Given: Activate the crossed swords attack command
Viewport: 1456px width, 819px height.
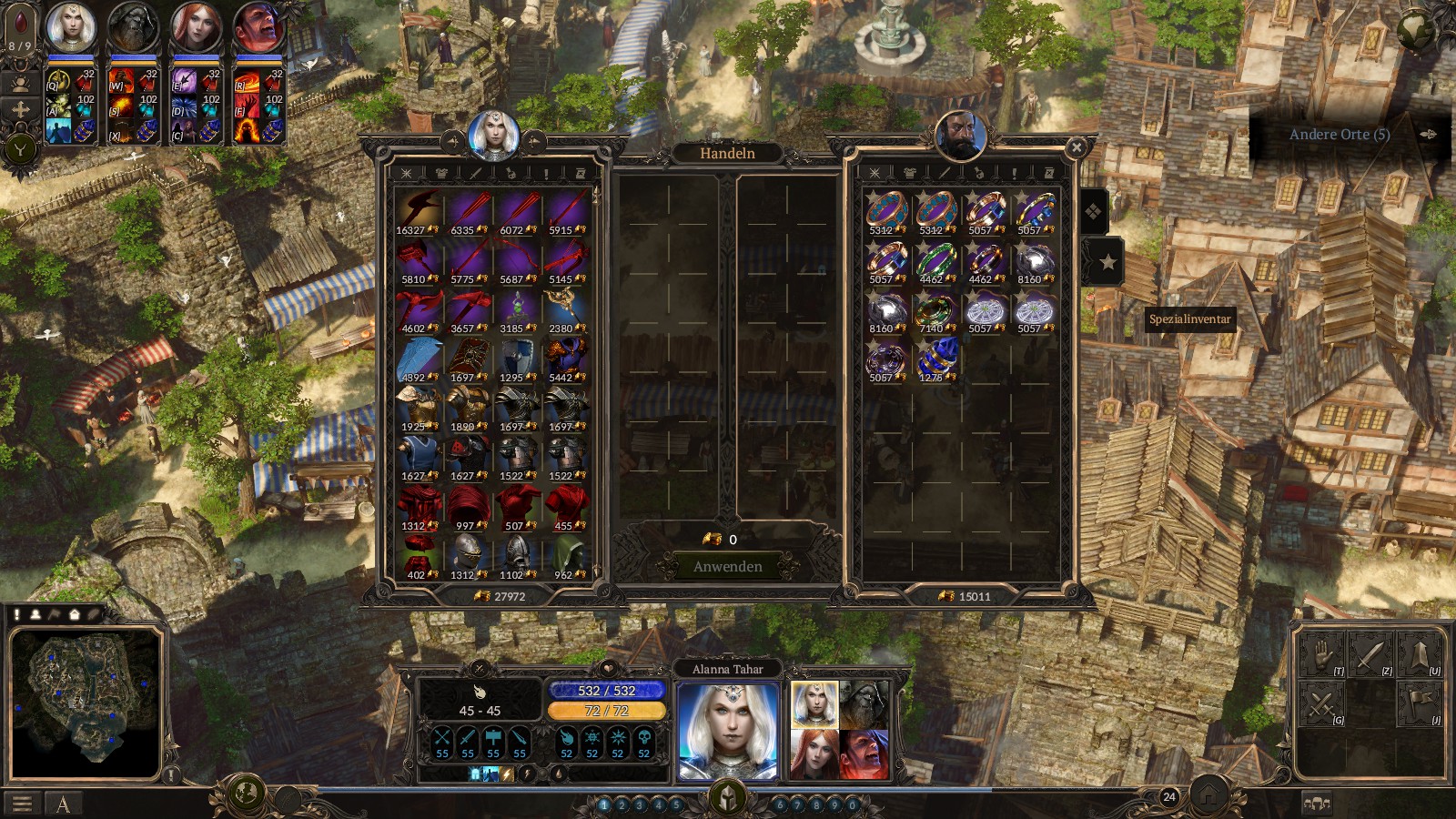Looking at the screenshot, I should point(1321,703).
